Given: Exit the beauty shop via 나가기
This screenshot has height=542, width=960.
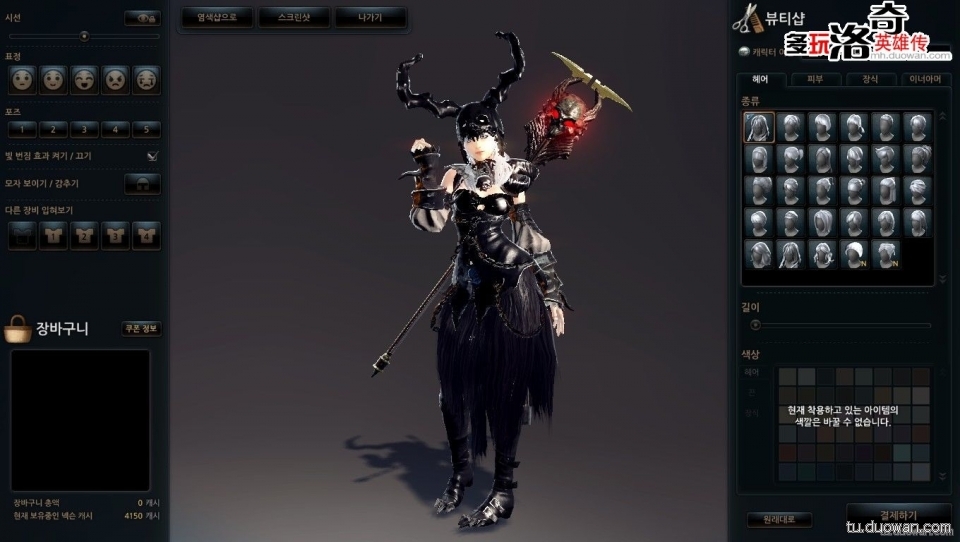Looking at the screenshot, I should point(370,17).
